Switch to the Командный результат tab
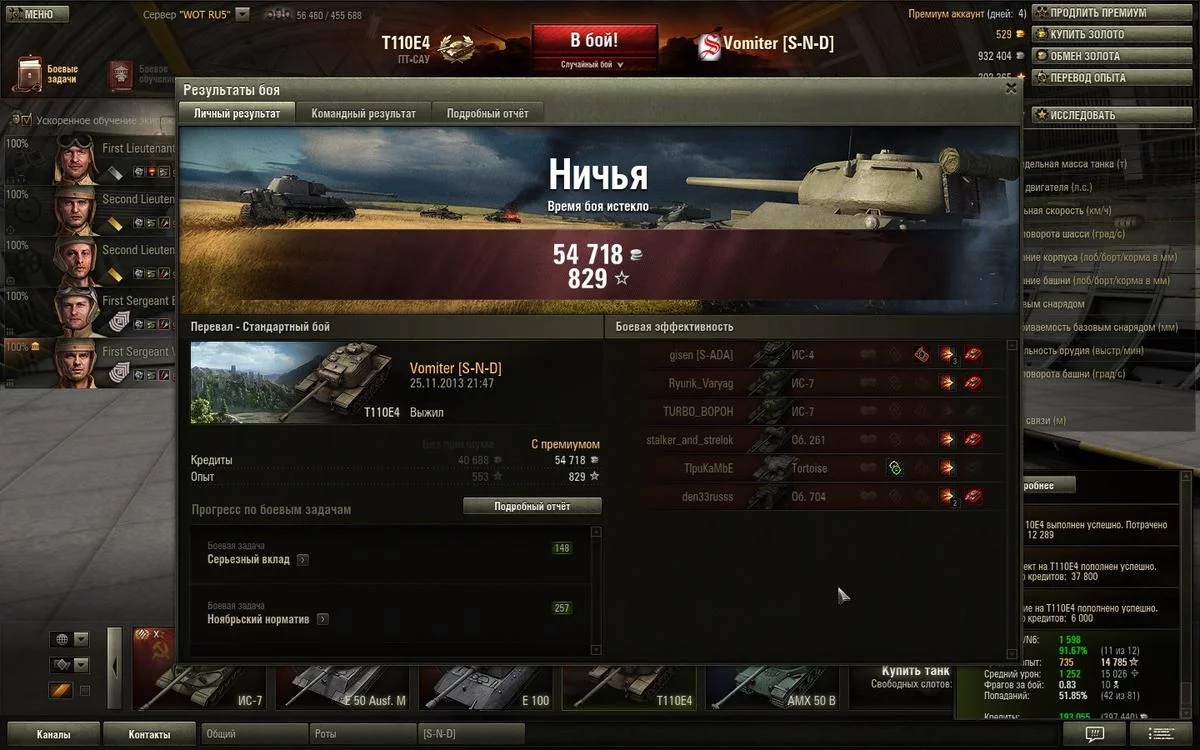1200x750 pixels. tap(363, 114)
